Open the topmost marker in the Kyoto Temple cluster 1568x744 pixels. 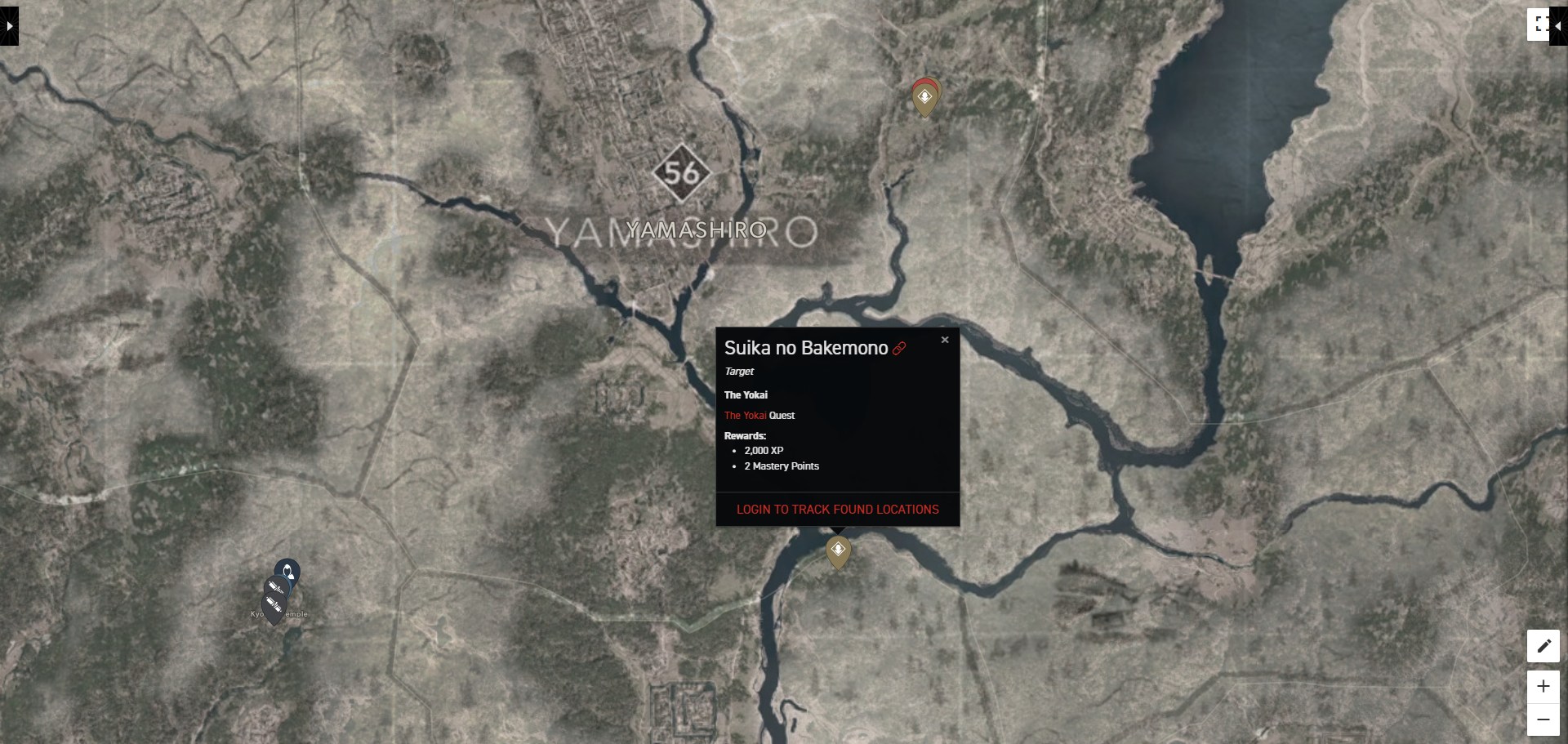(287, 569)
